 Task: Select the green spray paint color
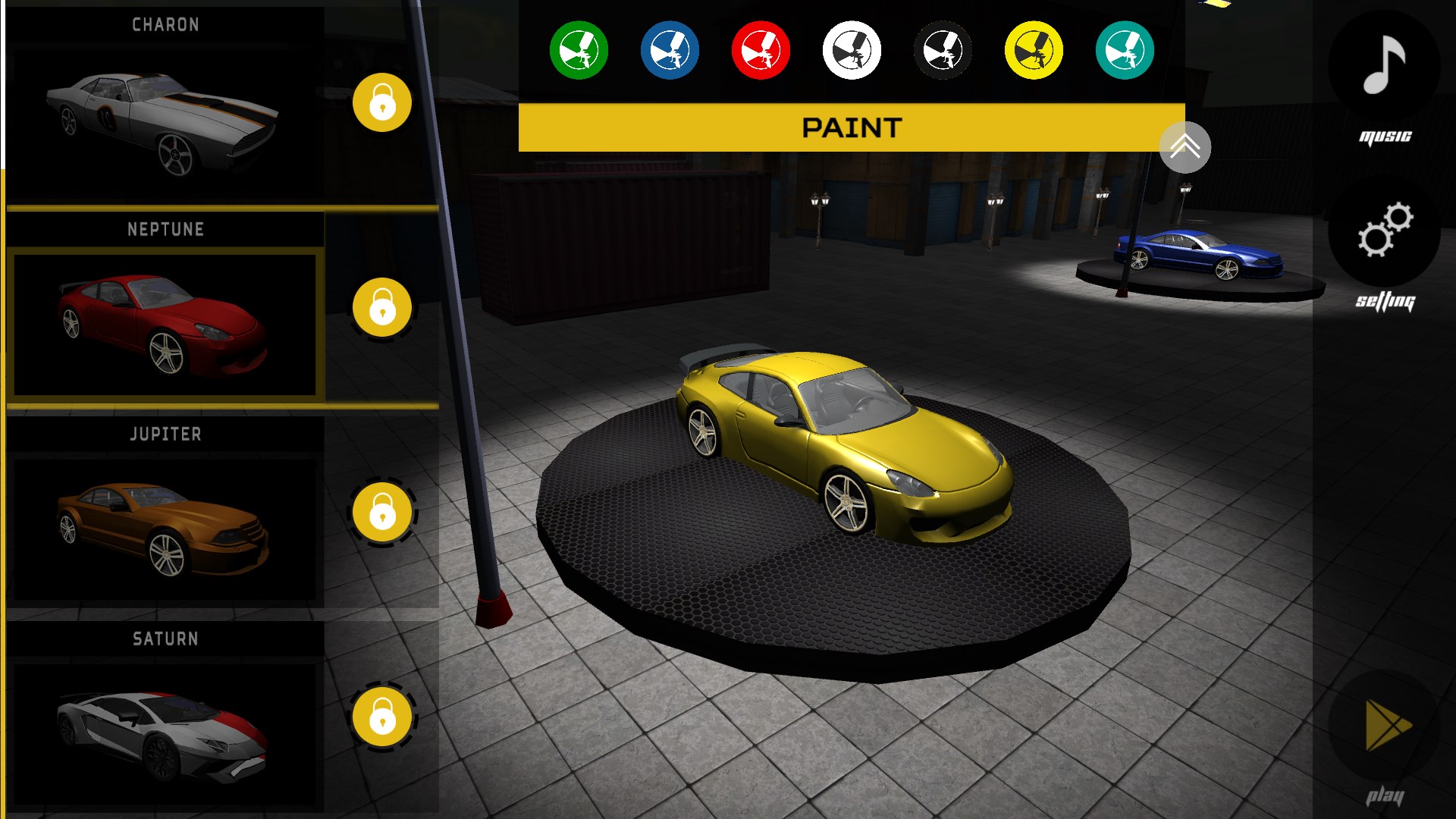(x=579, y=49)
